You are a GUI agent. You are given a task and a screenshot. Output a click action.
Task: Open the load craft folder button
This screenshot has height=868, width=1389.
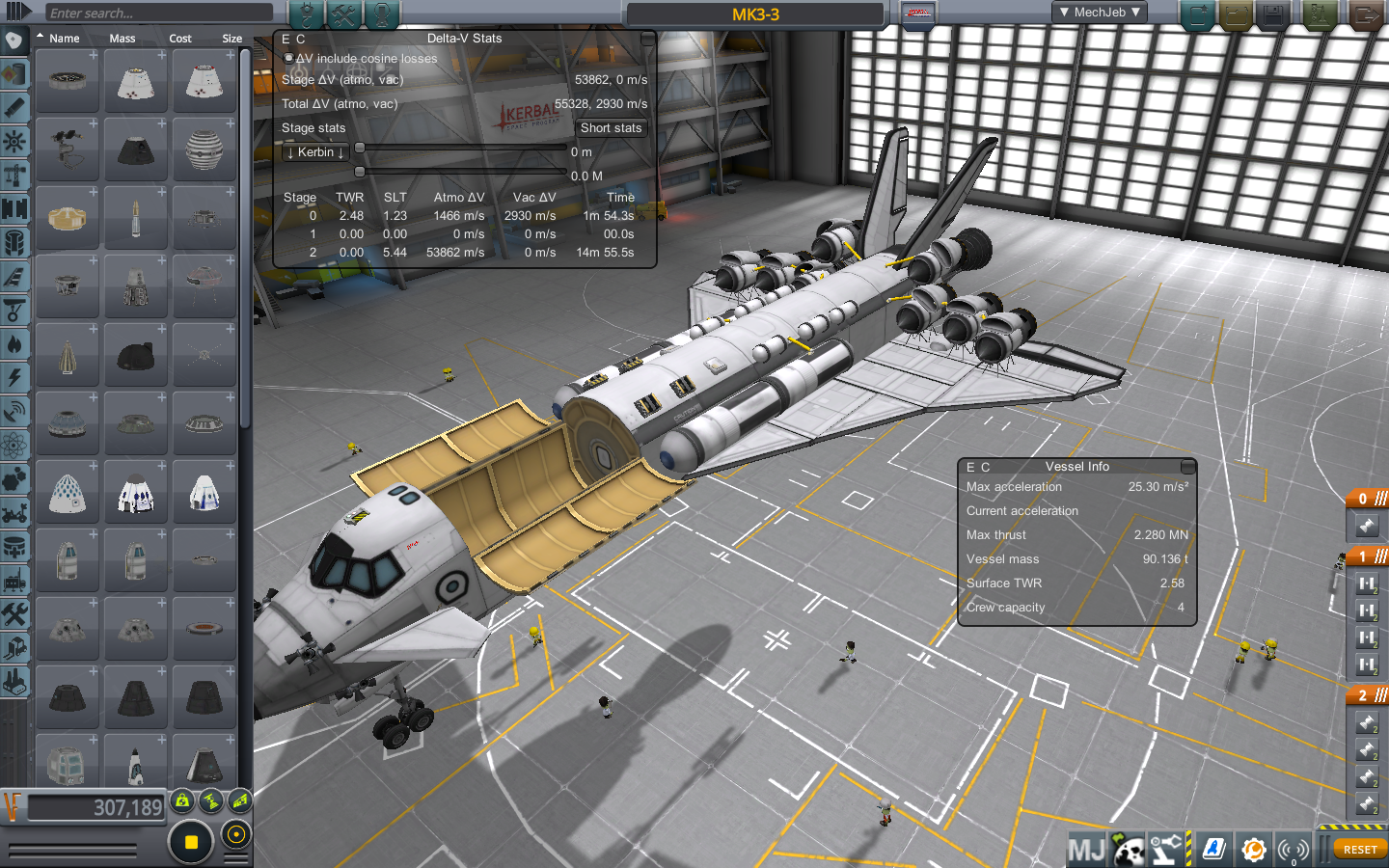pos(1236,14)
